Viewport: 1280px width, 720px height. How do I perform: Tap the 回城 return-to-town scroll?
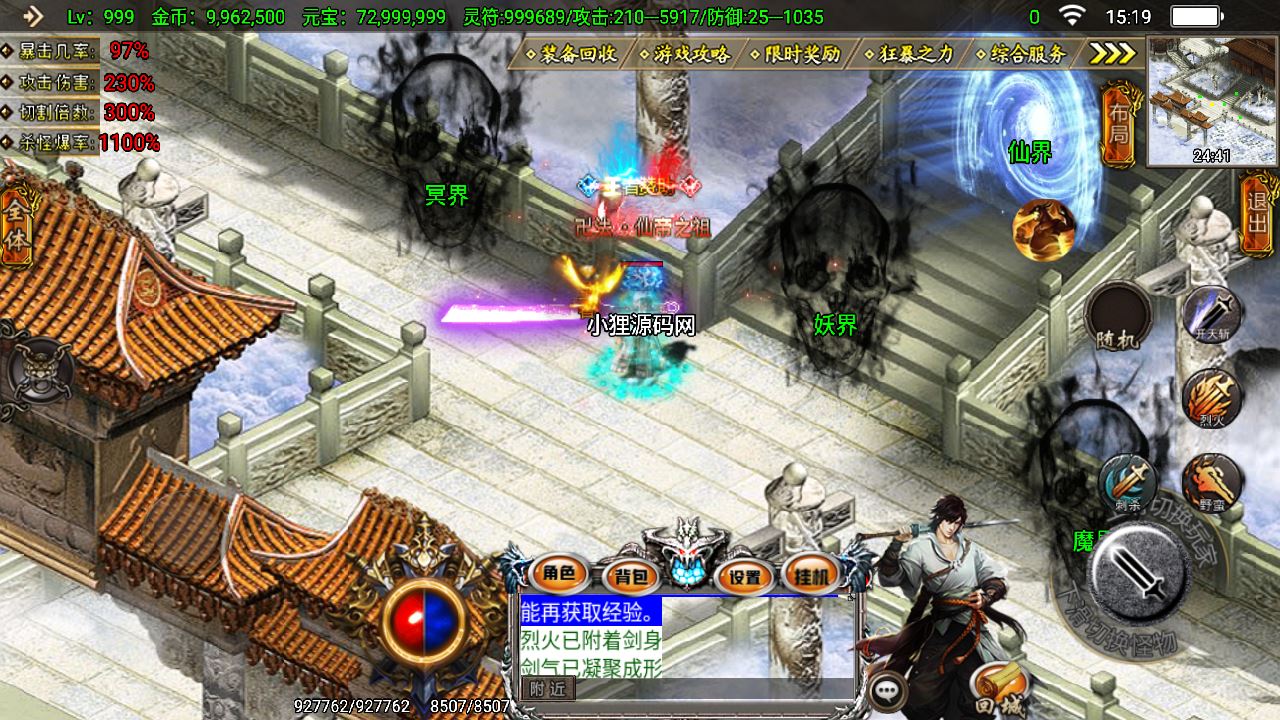click(998, 687)
